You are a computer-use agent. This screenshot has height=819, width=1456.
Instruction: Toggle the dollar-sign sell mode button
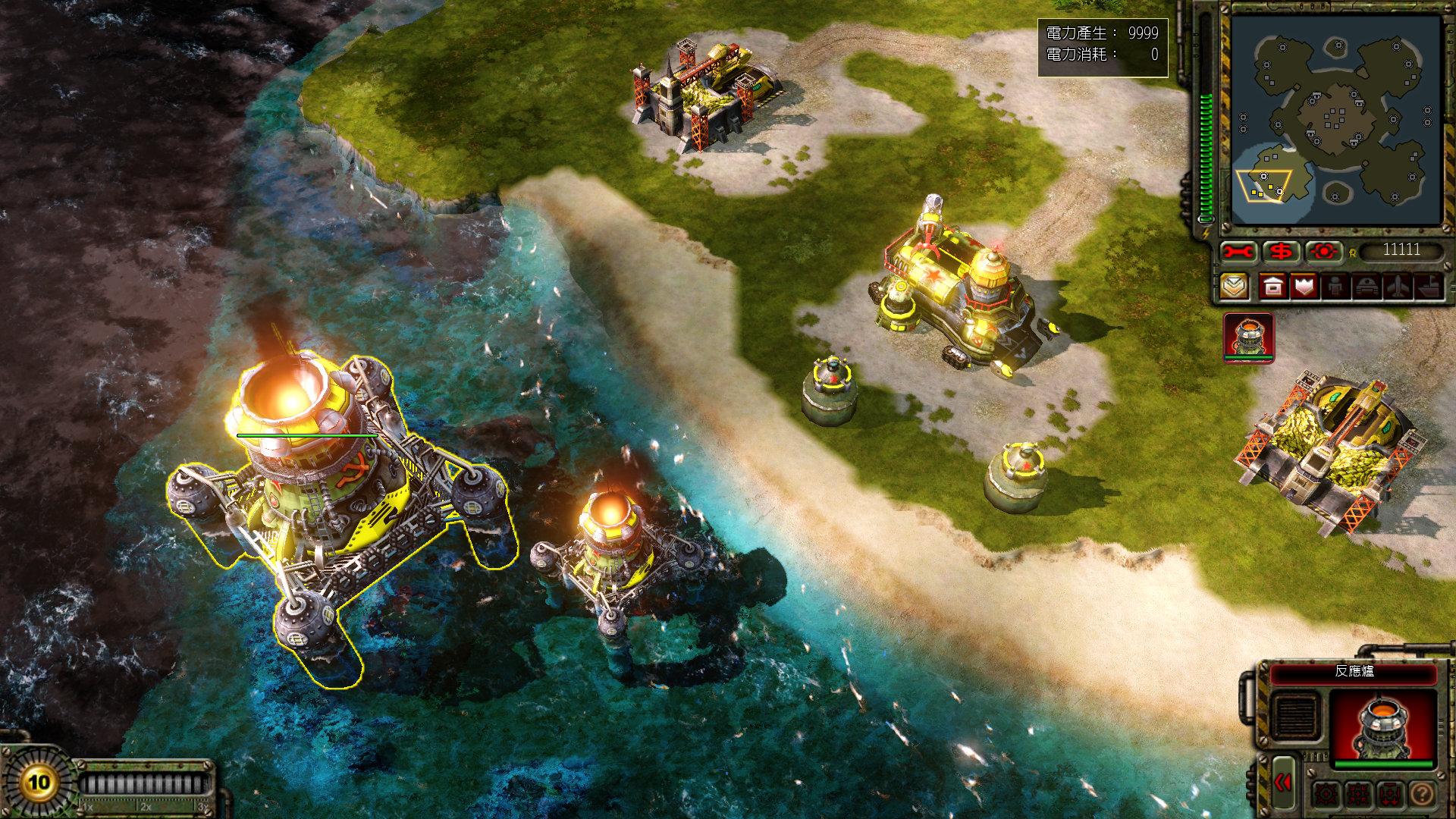(1282, 251)
